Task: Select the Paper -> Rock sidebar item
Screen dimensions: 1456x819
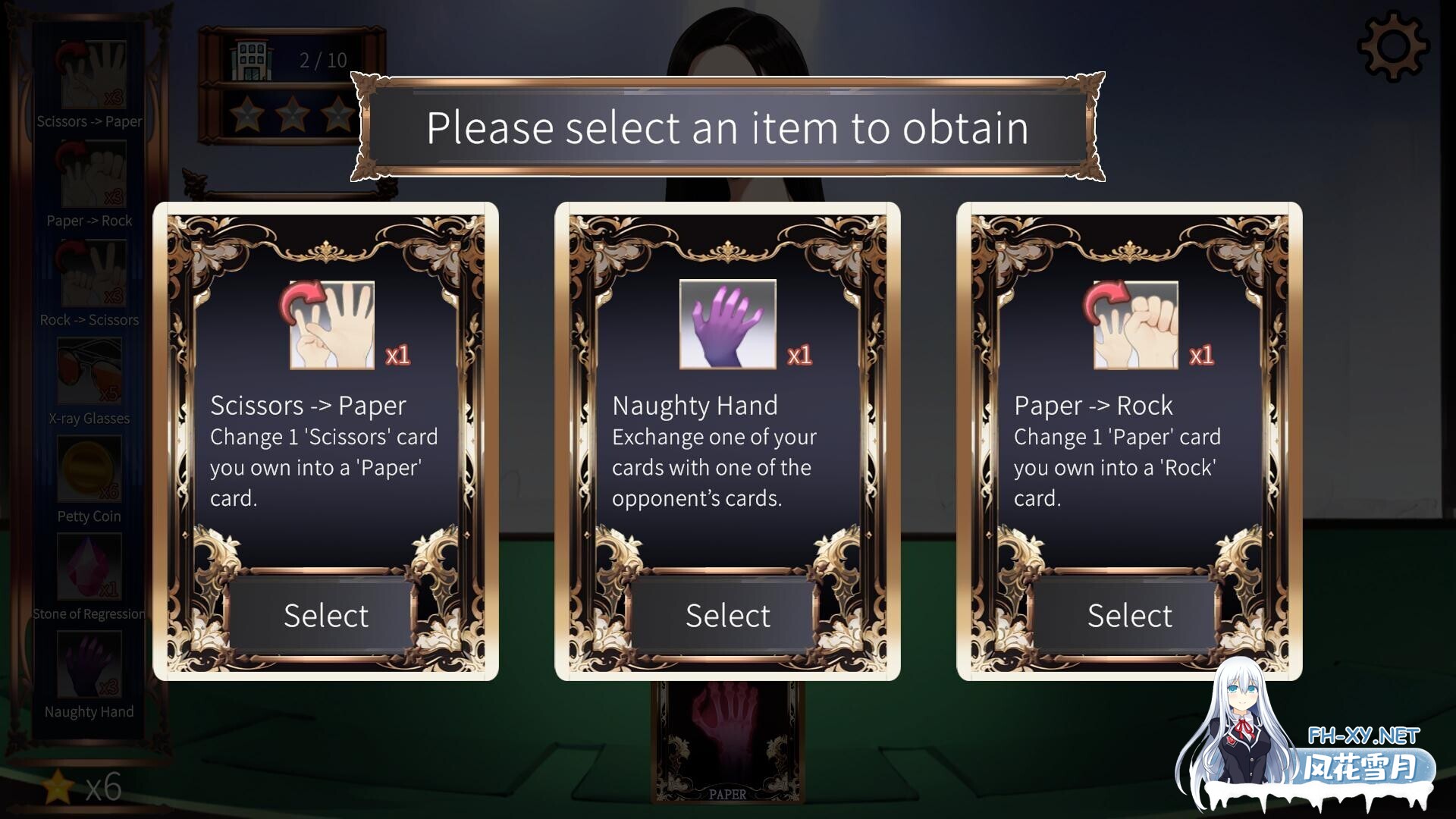Action: tap(89, 175)
